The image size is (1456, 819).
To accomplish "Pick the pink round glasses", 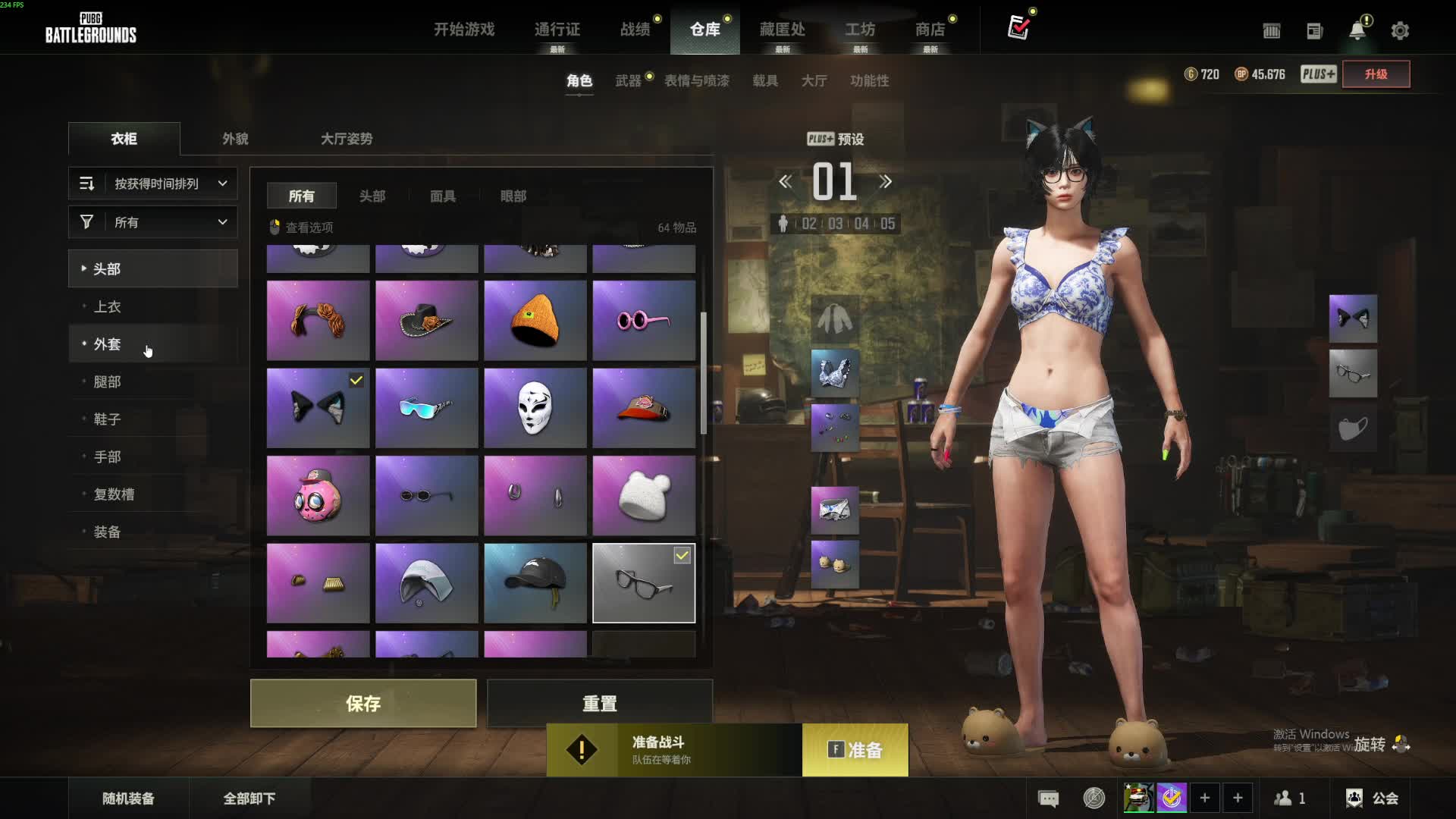I will 644,321.
